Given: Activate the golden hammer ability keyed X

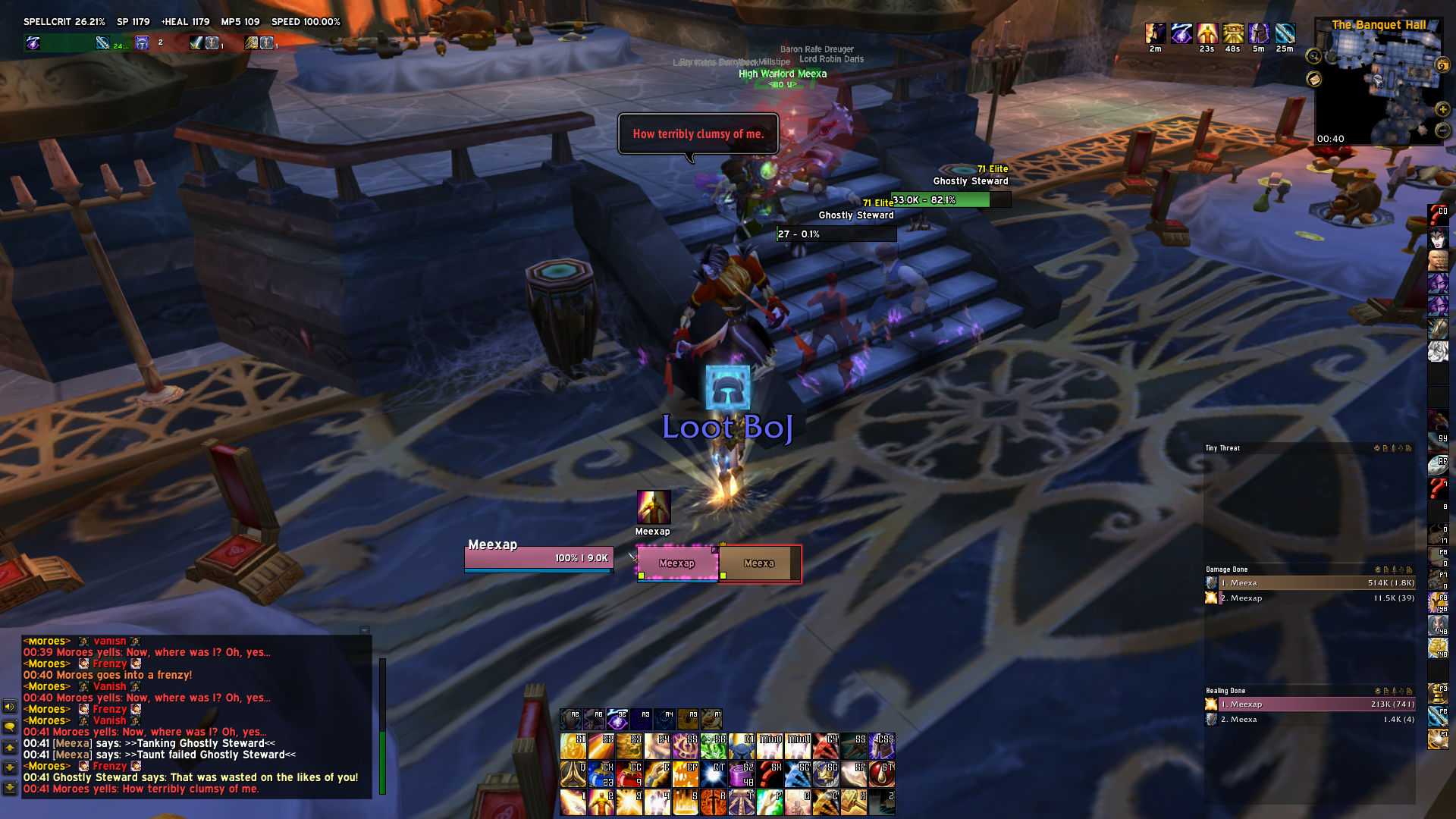Looking at the screenshot, I should tap(854, 802).
